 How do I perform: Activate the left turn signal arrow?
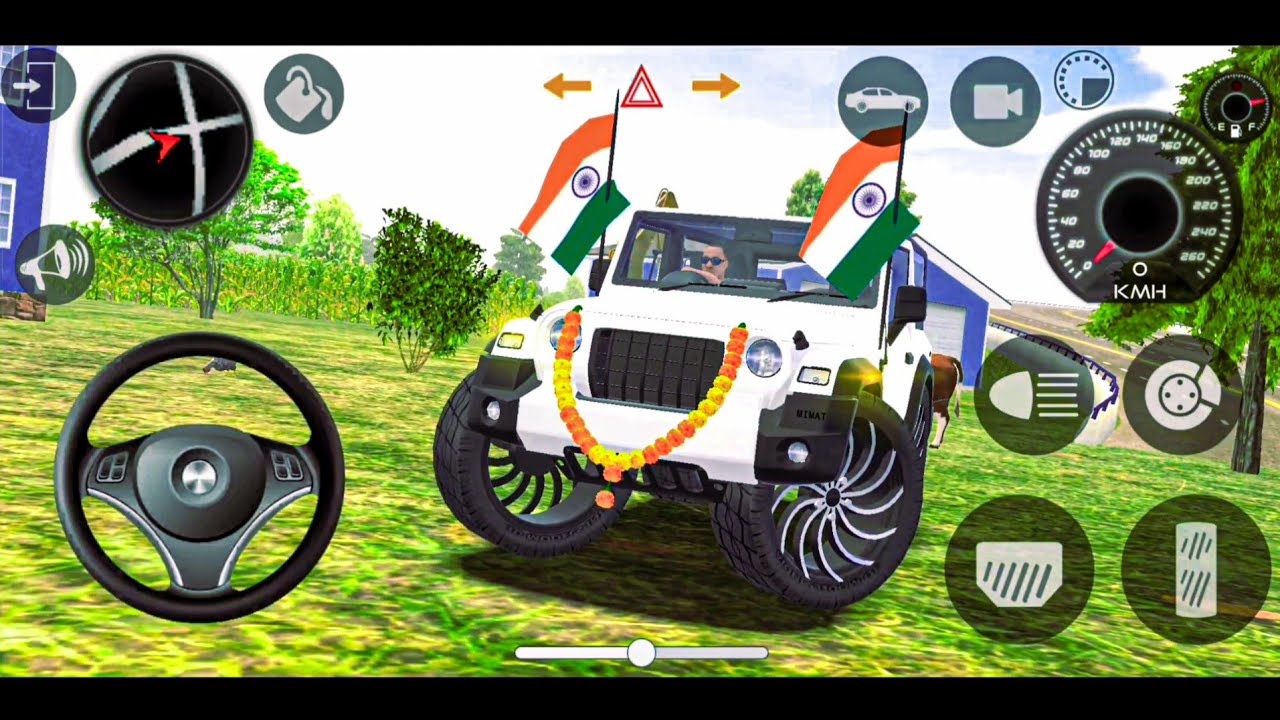click(567, 86)
